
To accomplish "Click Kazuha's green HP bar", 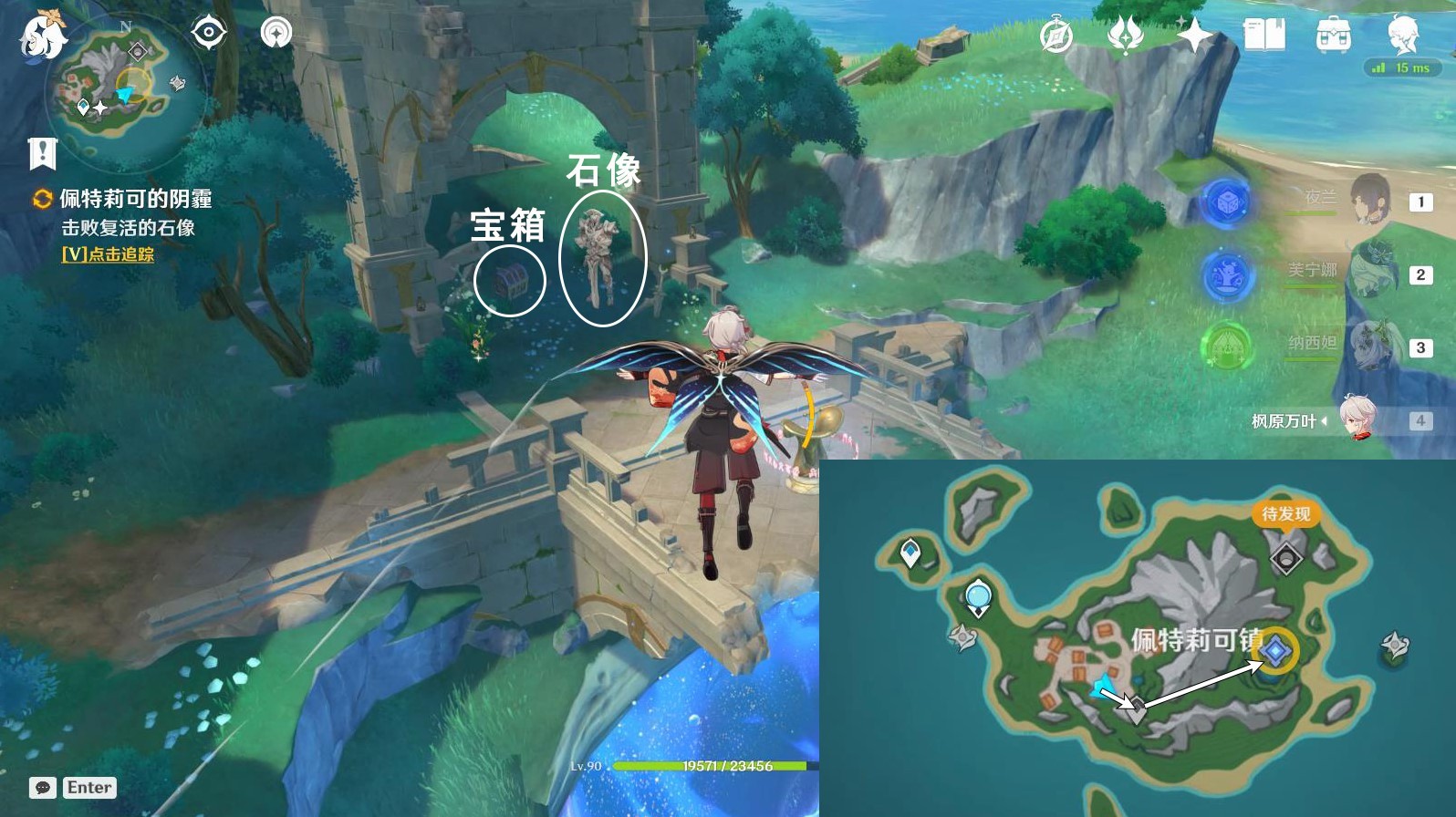I will coord(693,768).
